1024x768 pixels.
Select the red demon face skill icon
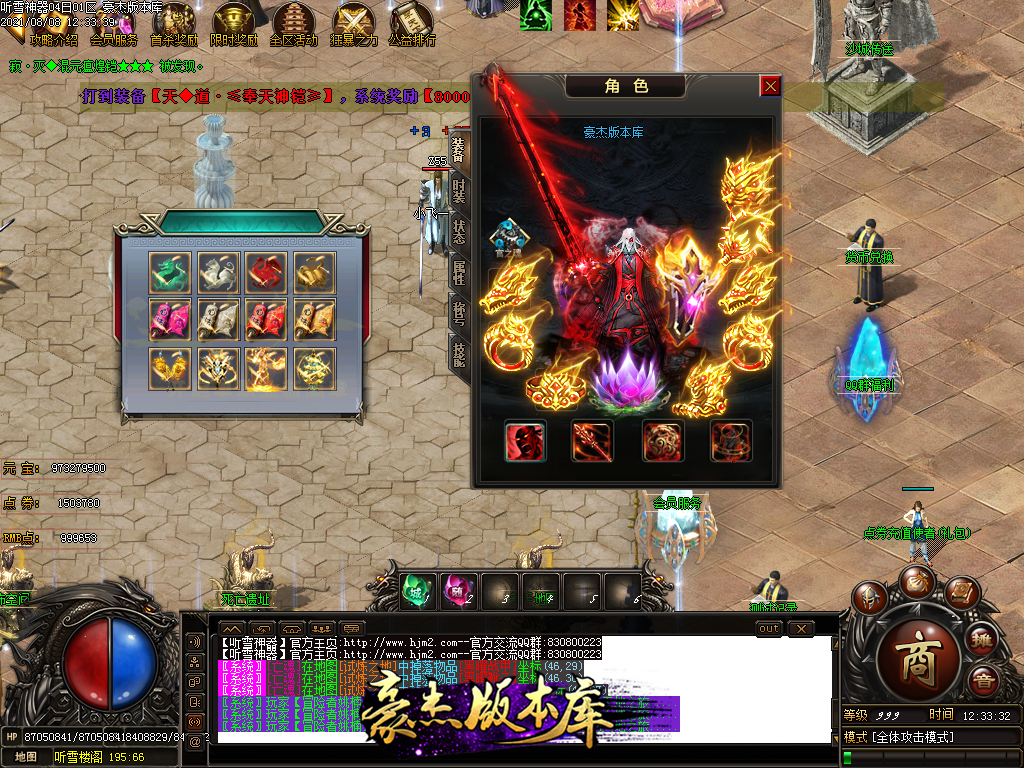tap(525, 441)
